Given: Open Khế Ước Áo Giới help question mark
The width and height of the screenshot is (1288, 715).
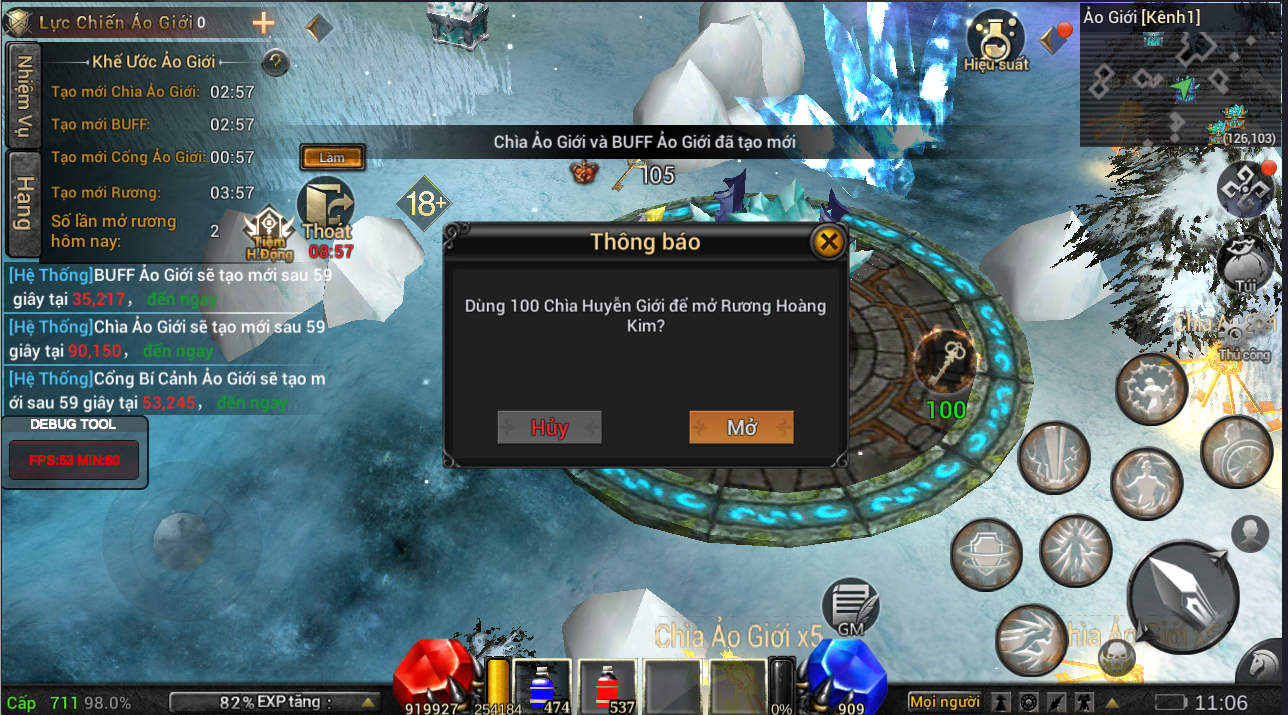Looking at the screenshot, I should (275, 63).
